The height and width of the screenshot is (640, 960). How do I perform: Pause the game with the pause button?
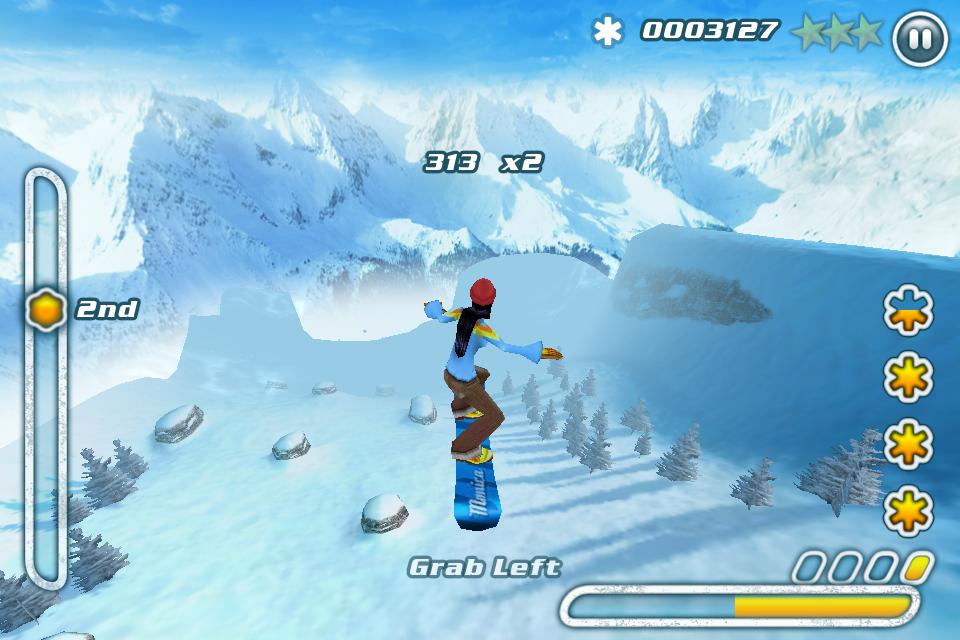pos(919,39)
